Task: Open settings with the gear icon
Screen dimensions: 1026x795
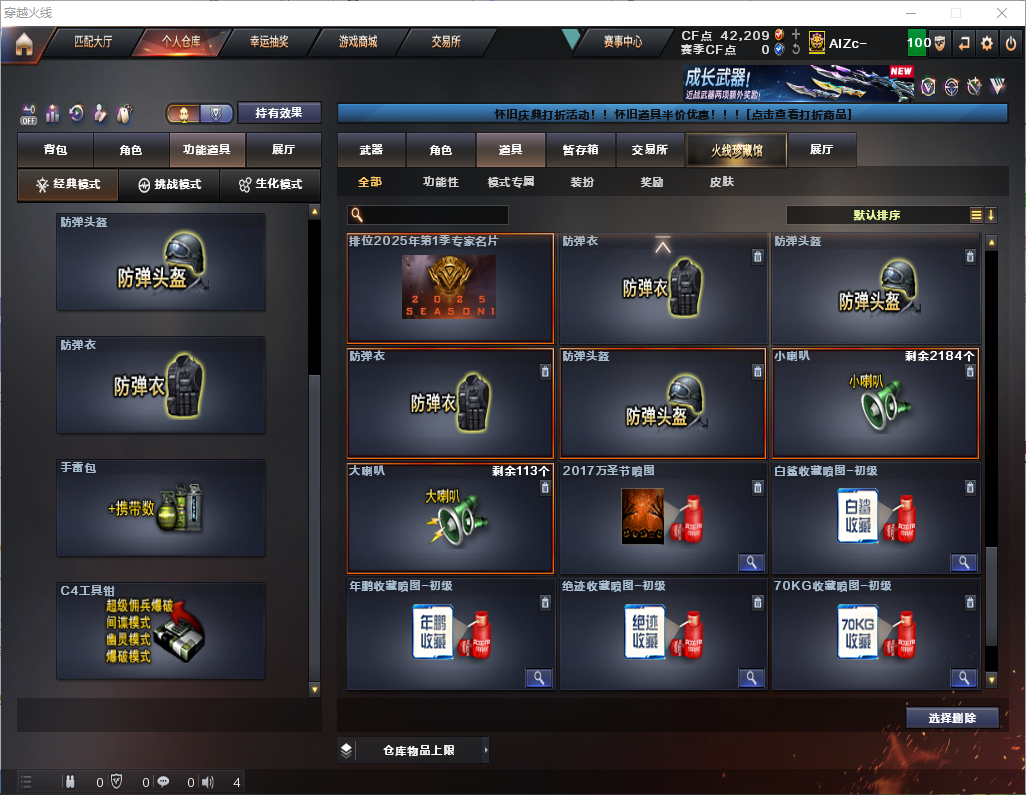Action: 987,43
